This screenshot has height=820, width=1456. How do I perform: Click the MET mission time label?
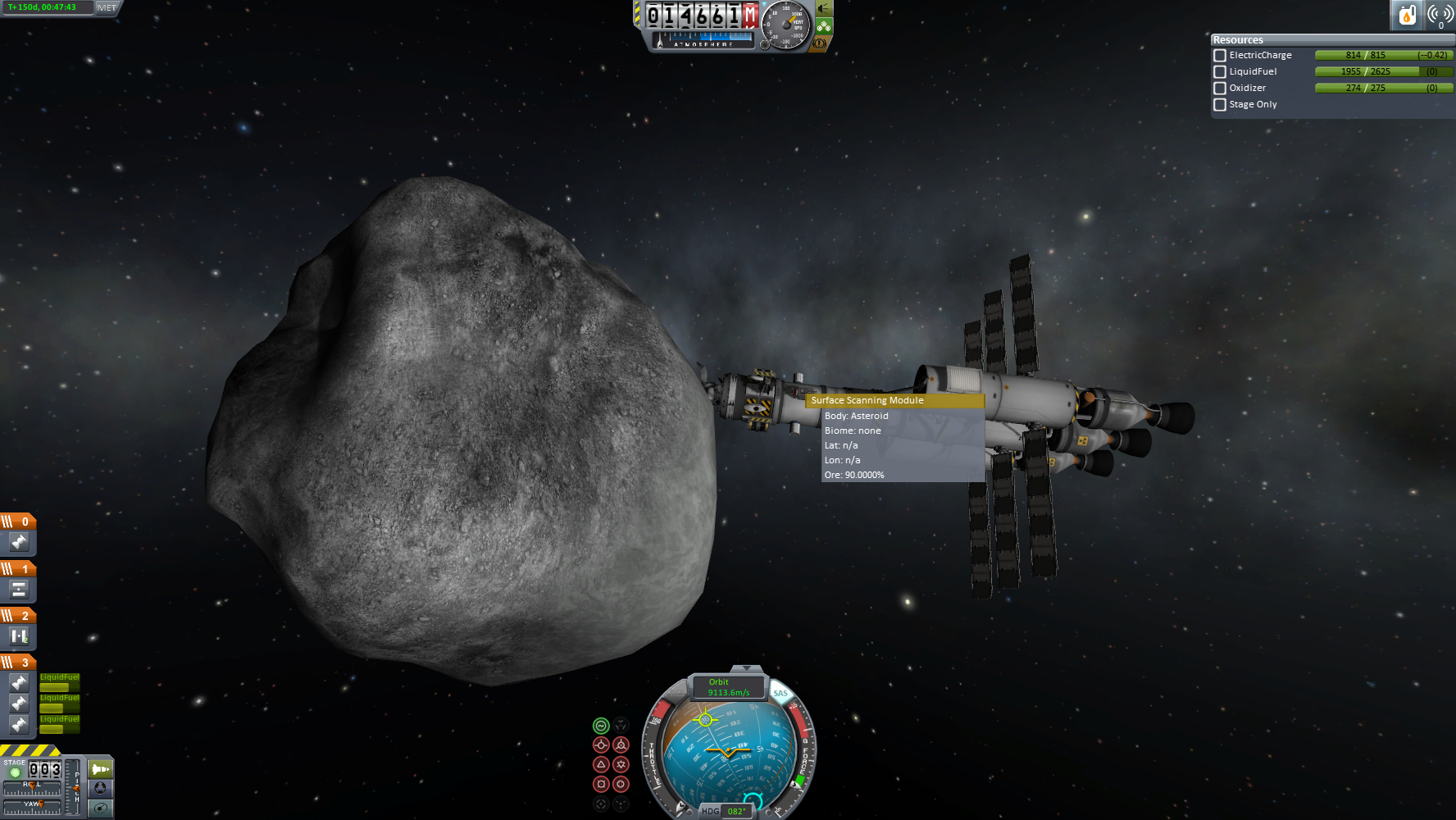107,7
